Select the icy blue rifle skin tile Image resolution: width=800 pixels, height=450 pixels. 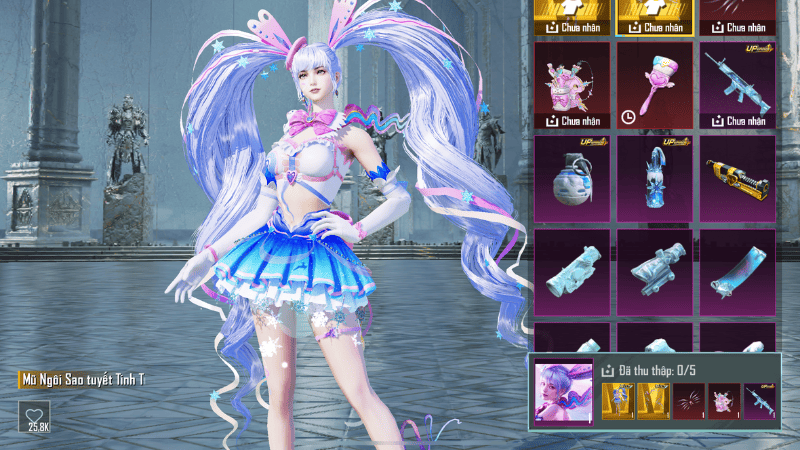click(x=737, y=84)
